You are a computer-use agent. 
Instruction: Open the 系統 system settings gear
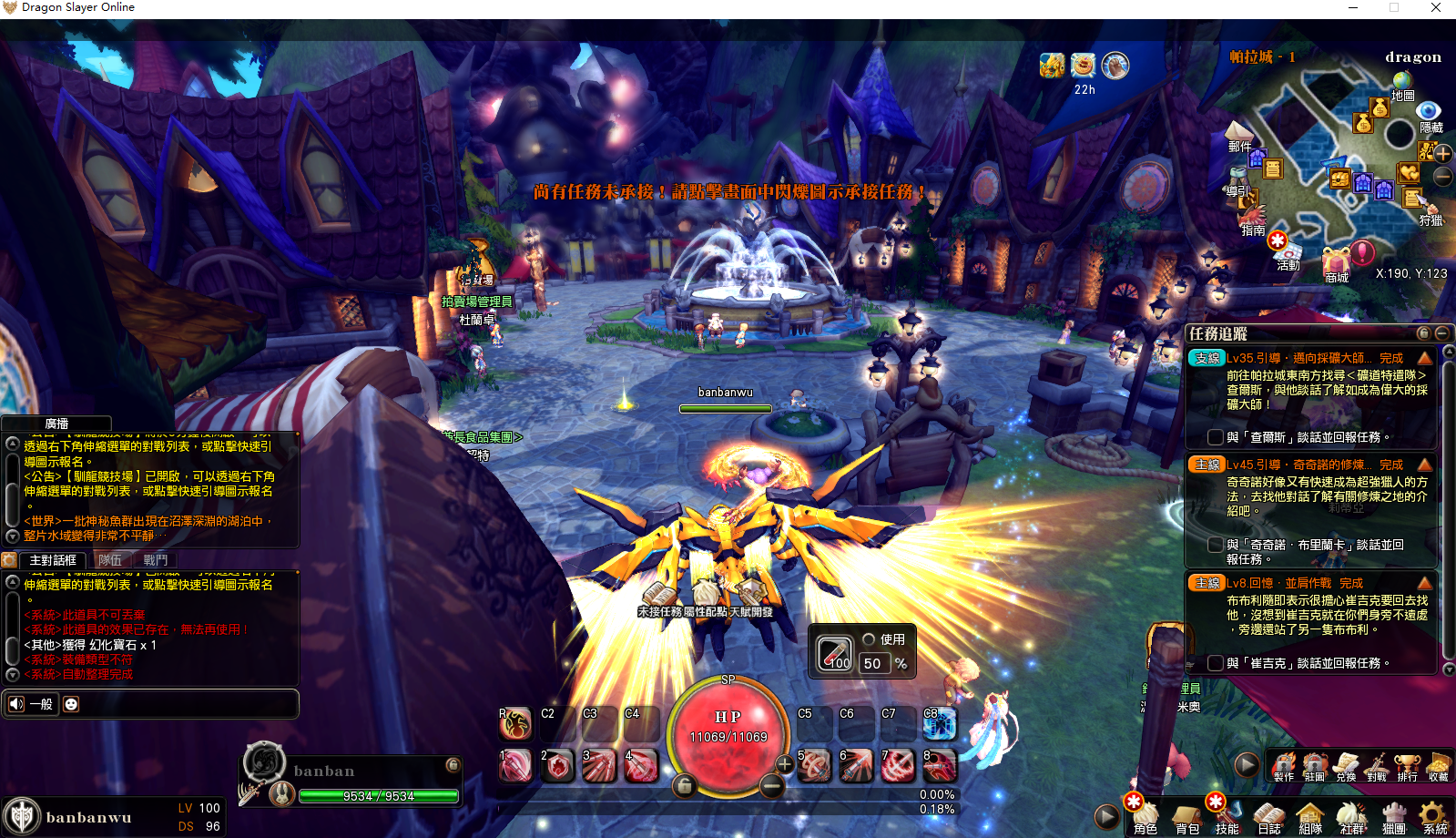(1434, 816)
